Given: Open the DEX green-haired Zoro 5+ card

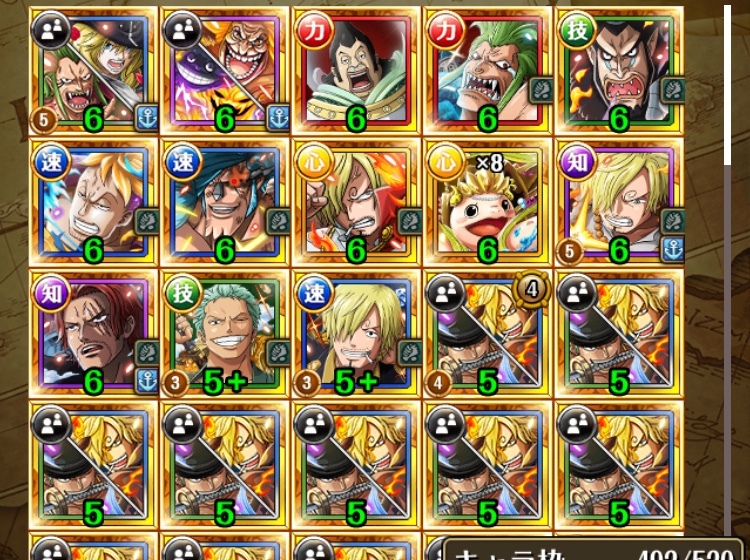Looking at the screenshot, I should [225, 333].
